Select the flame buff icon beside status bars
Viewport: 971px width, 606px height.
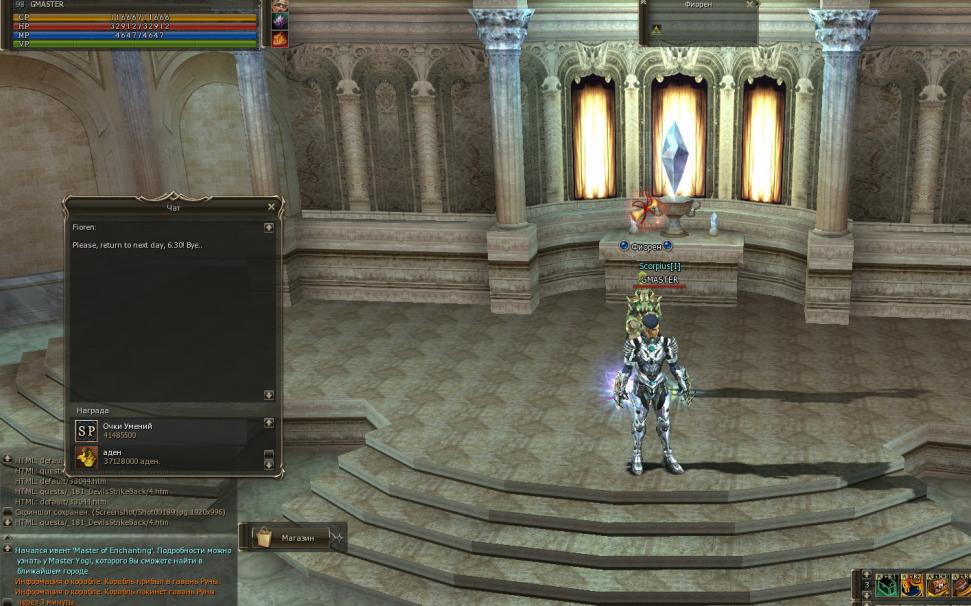[x=279, y=39]
